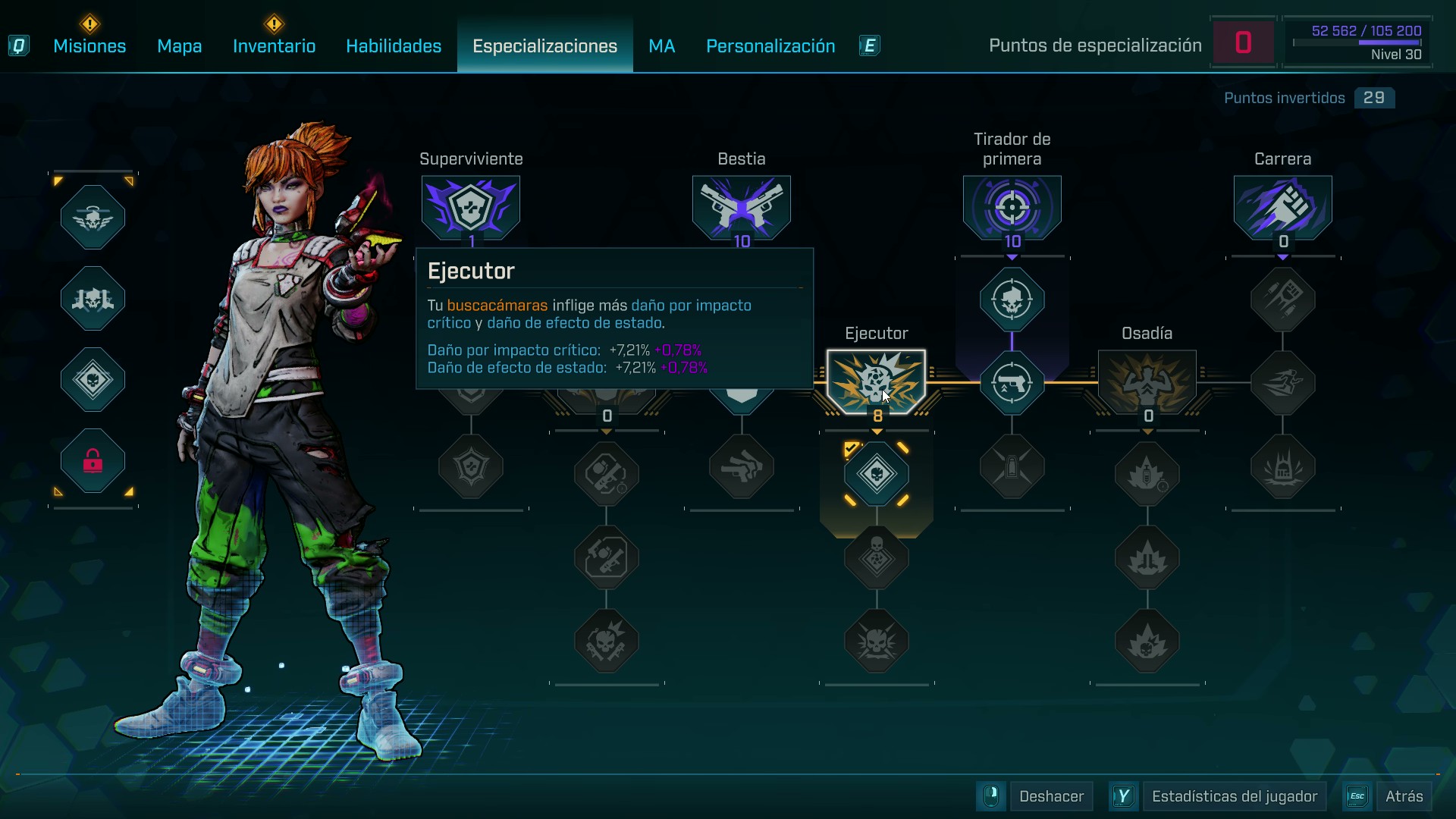Go to the Inventario tab

click(x=274, y=46)
